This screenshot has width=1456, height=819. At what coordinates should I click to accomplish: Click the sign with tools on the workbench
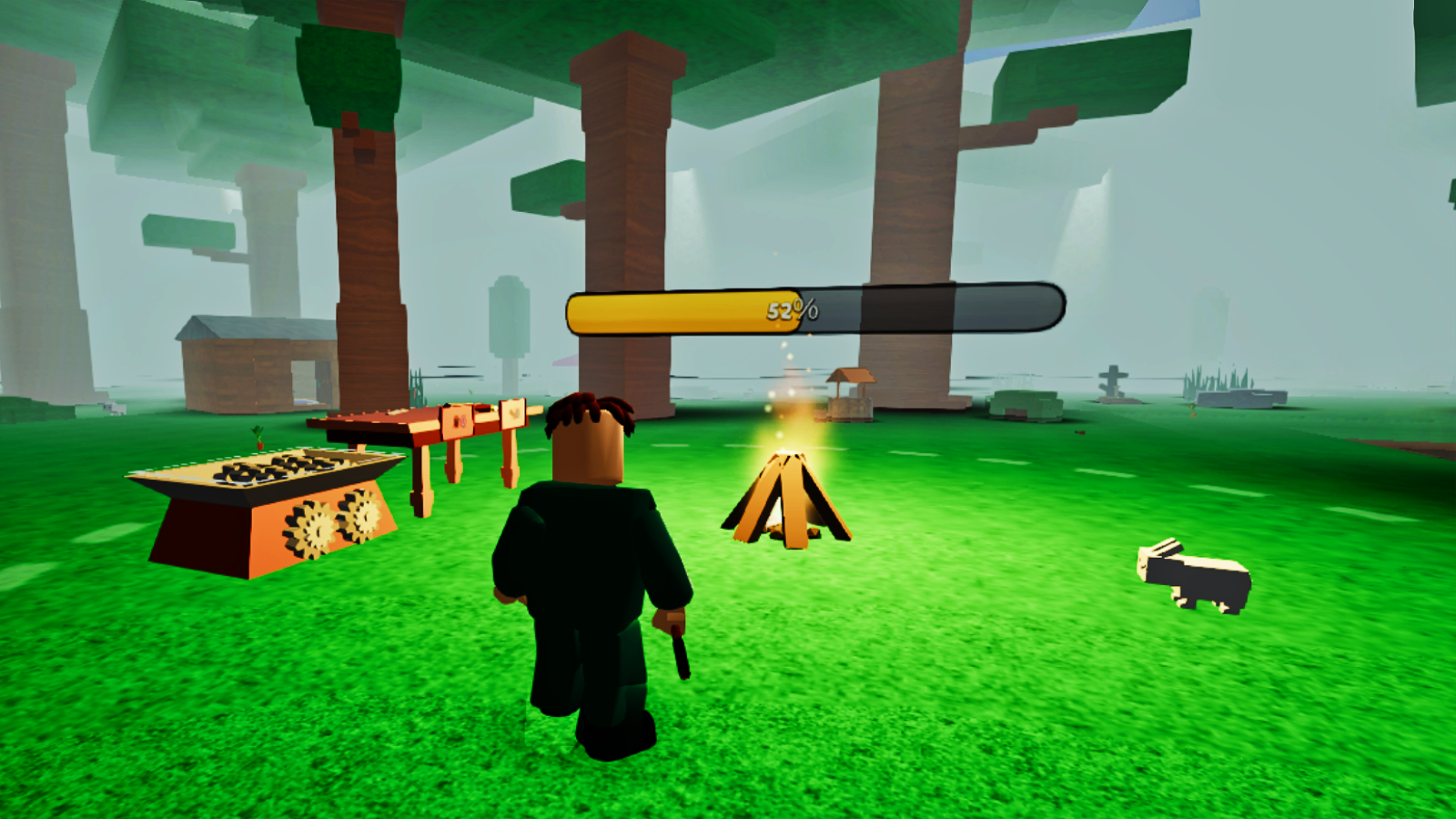458,419
